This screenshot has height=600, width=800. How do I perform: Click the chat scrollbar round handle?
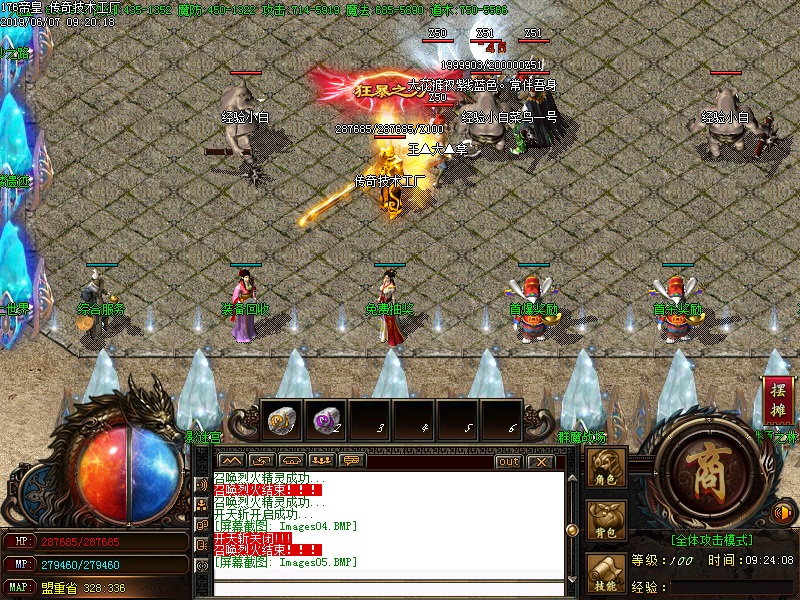[572, 530]
